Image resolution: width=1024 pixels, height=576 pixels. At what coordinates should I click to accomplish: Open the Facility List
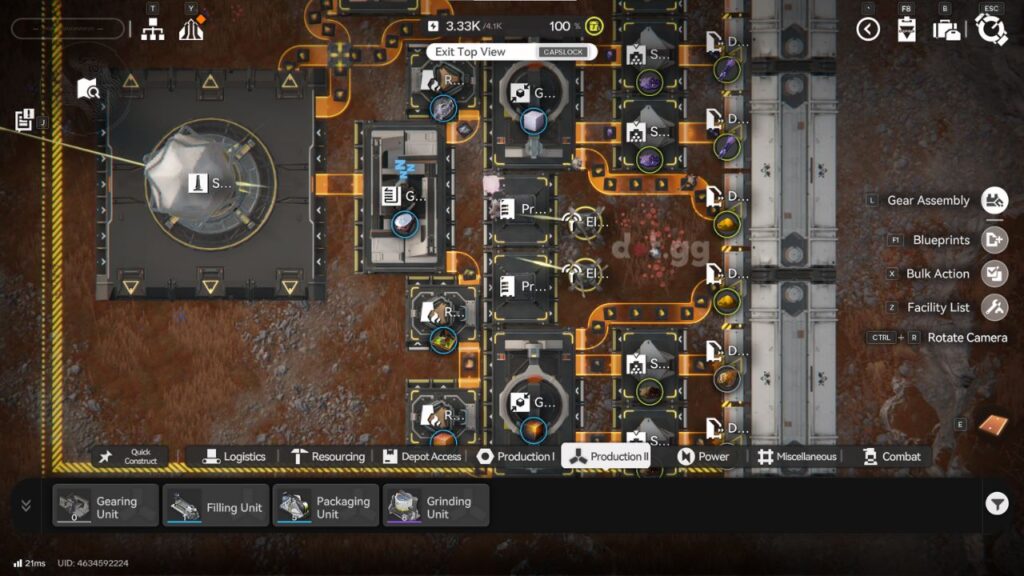pos(993,307)
